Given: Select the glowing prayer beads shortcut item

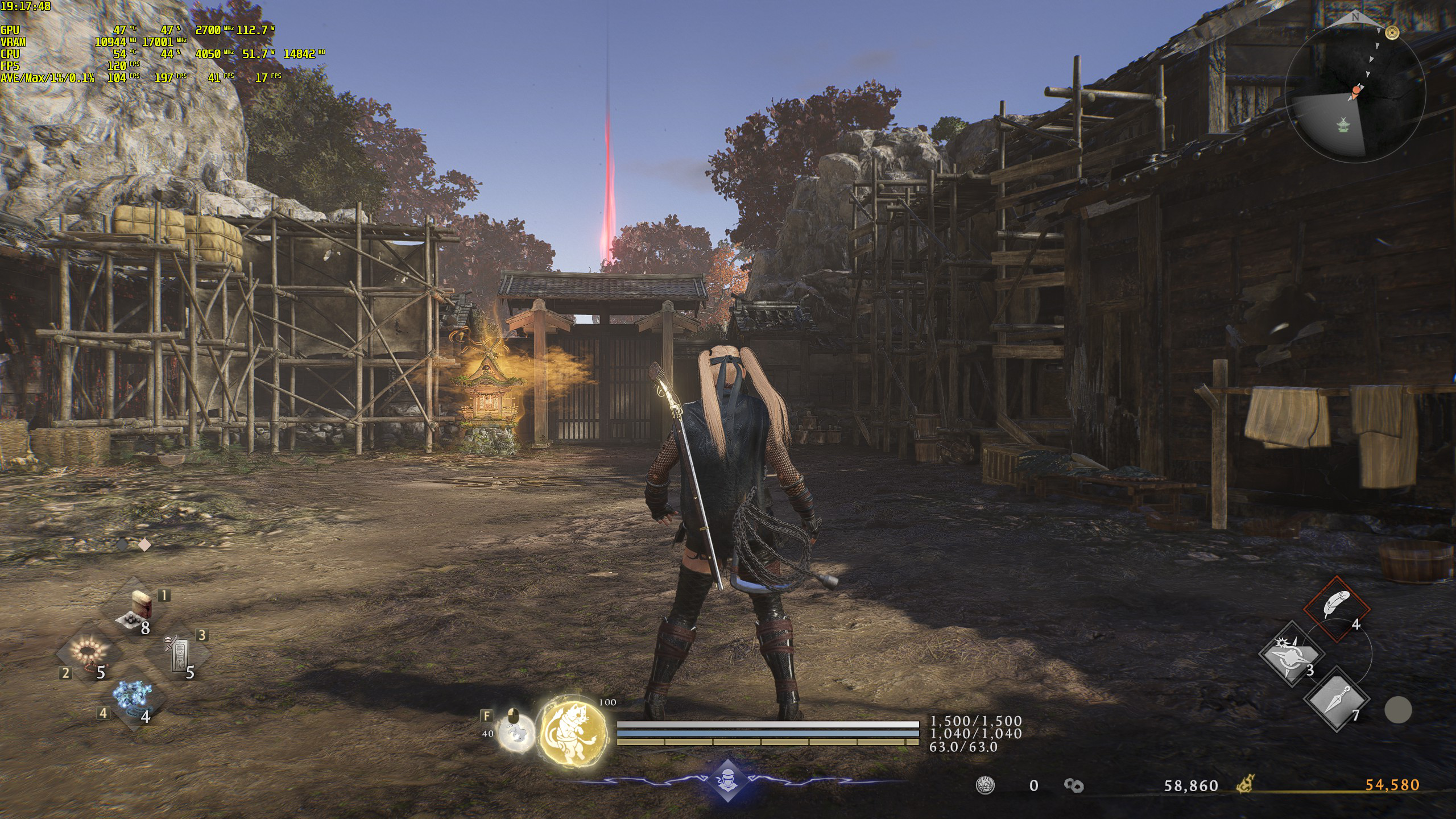Looking at the screenshot, I should pyautogui.click(x=89, y=653).
